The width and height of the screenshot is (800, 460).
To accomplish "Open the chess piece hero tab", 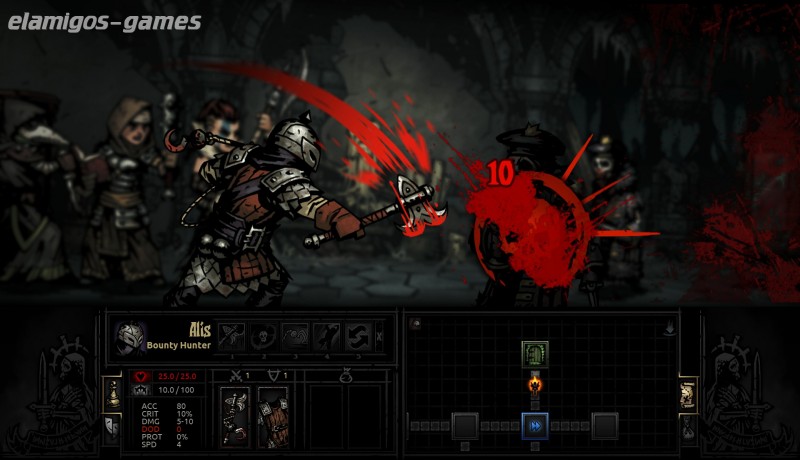I will 110,392.
